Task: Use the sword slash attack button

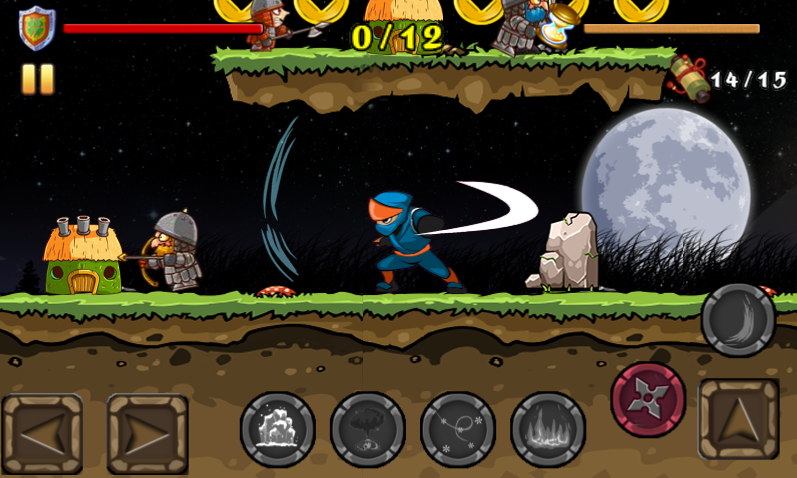Action: coord(738,320)
